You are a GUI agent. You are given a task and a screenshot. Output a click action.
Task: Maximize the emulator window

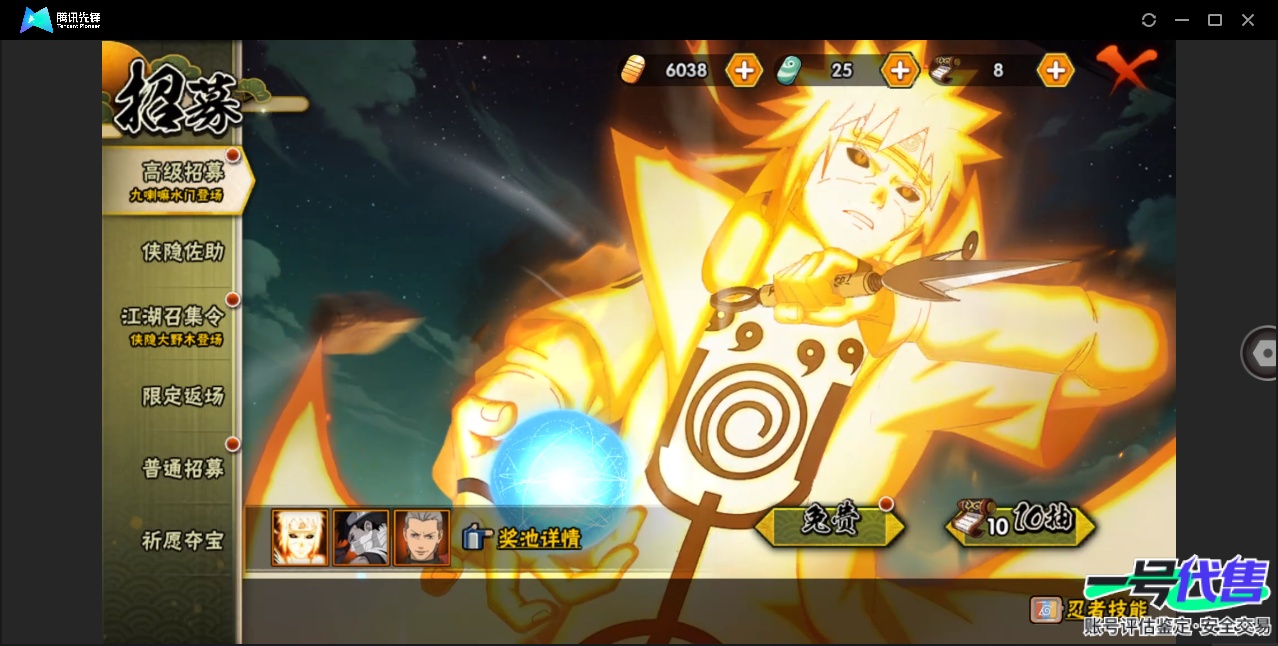[1215, 20]
